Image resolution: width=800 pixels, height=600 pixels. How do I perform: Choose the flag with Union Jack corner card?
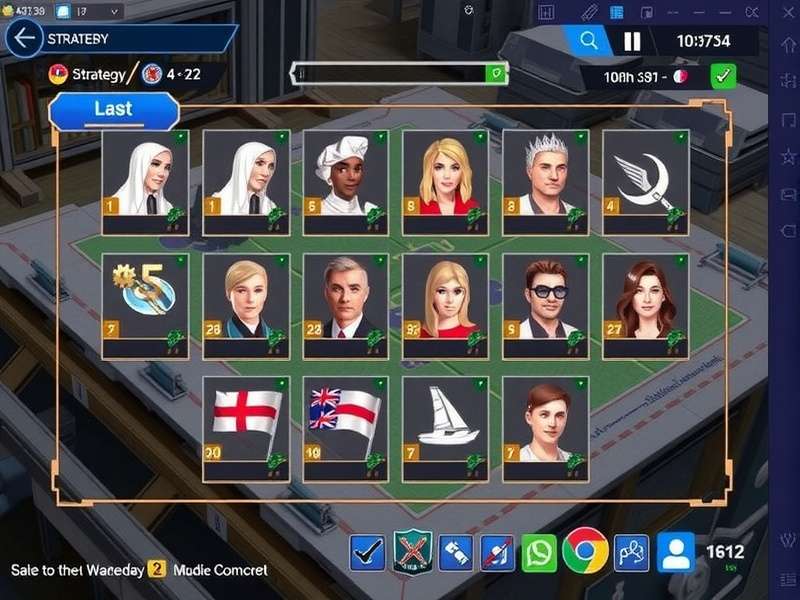click(x=345, y=427)
